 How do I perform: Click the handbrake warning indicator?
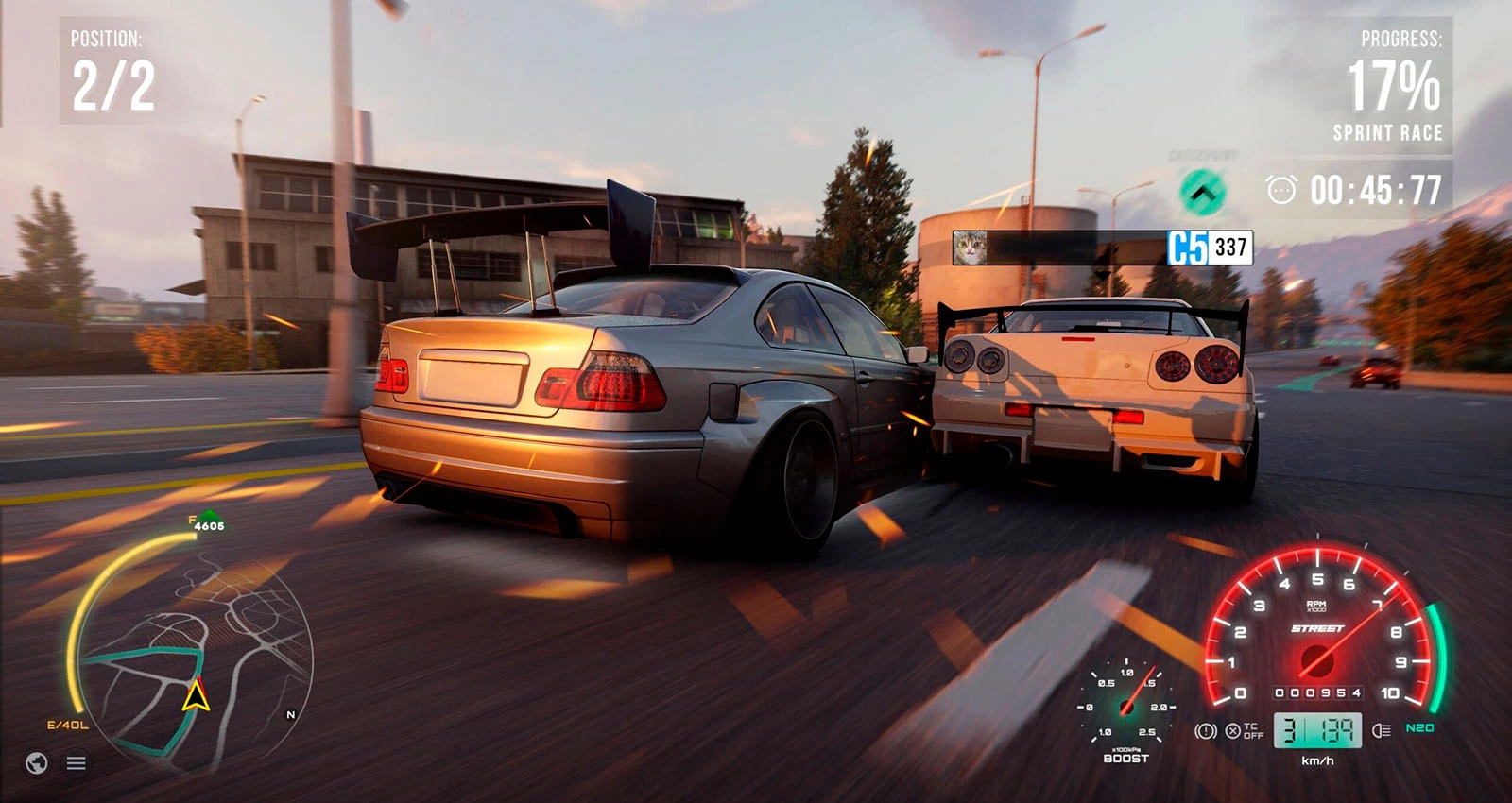pos(1205,730)
